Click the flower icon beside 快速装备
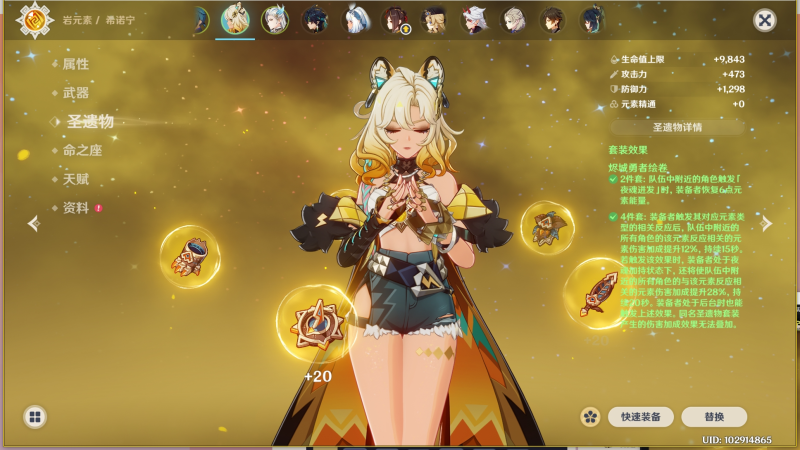Screen dimensions: 800x450 pyautogui.click(x=590, y=416)
